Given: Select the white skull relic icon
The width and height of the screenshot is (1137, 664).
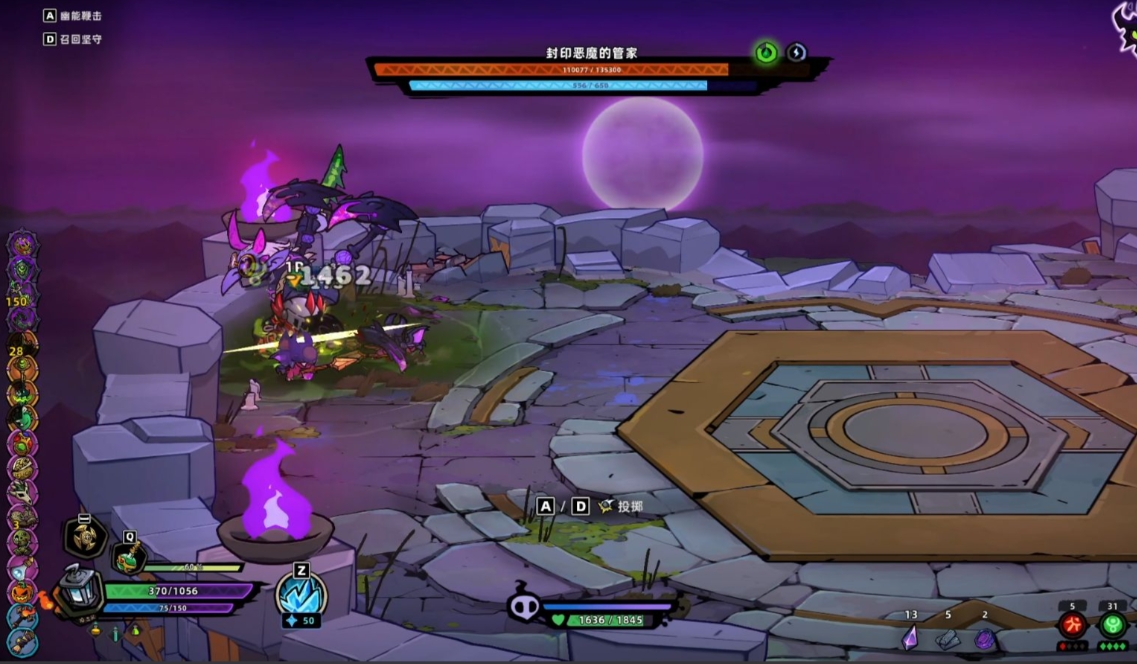Looking at the screenshot, I should point(22,492).
